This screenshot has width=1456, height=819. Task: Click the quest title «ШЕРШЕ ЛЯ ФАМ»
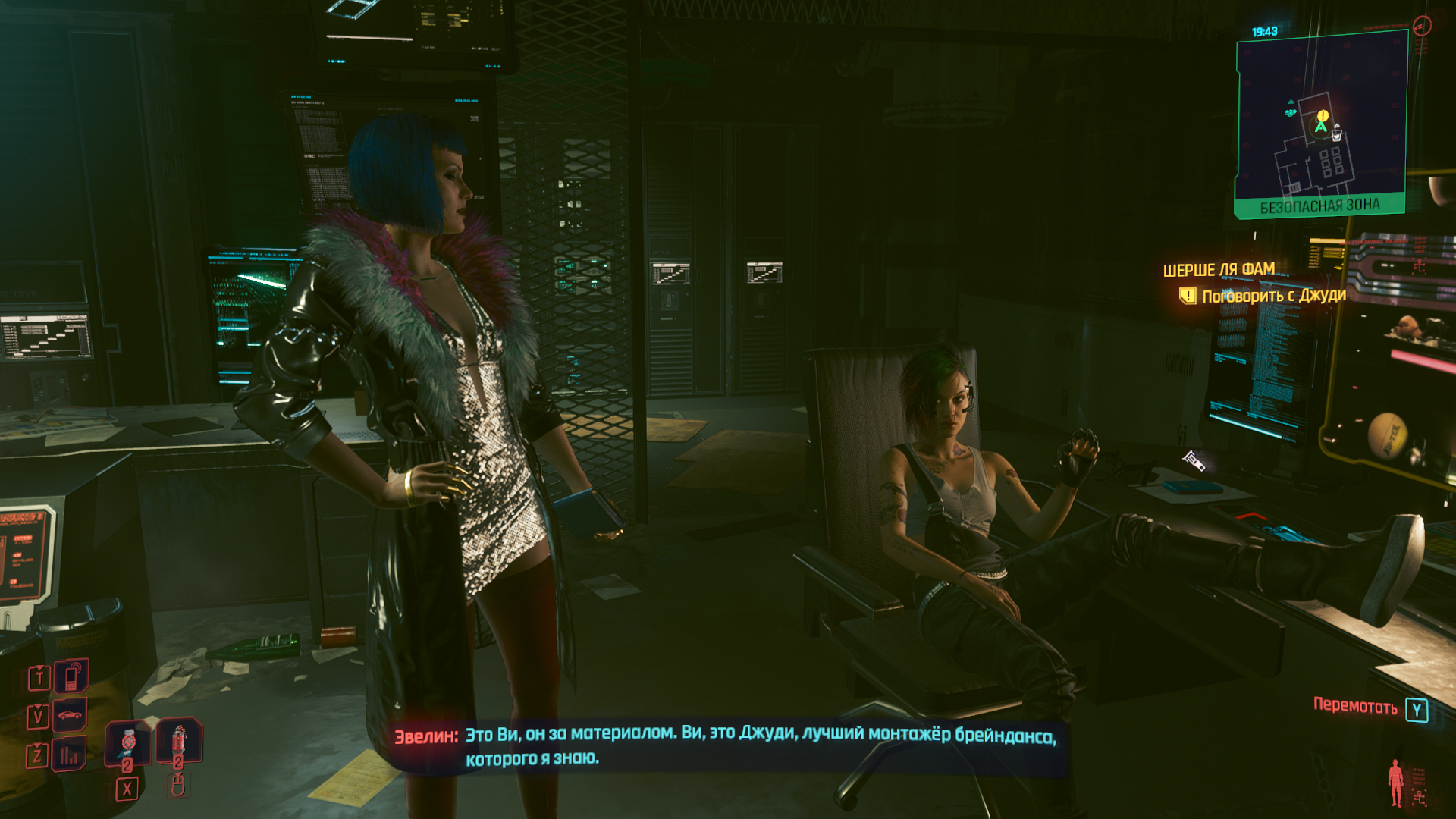(1219, 270)
